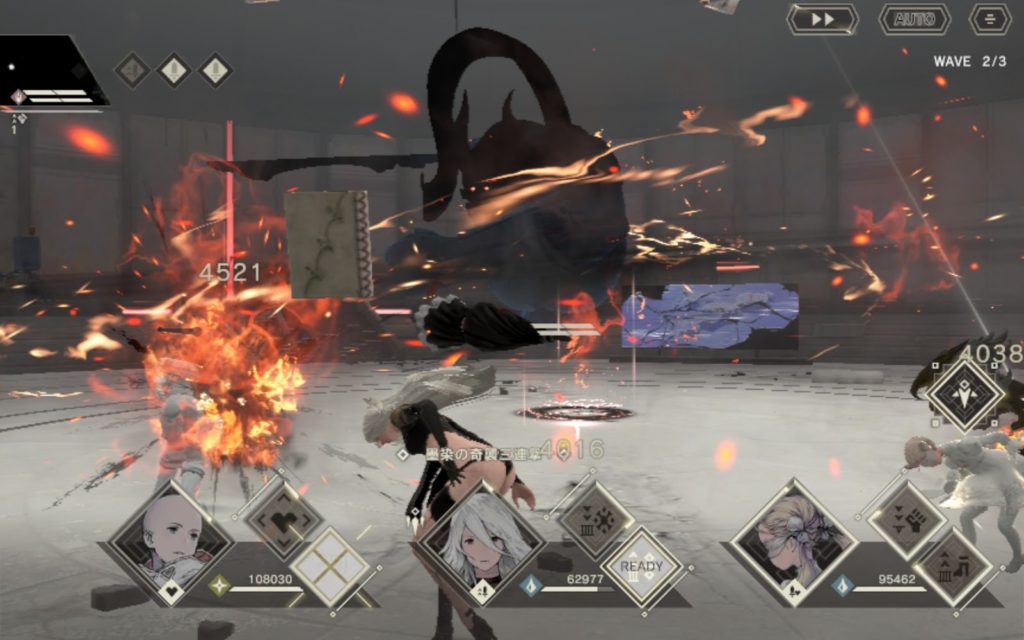The width and height of the screenshot is (1024, 640).
Task: Select the bald character portrait
Action: click(x=171, y=542)
